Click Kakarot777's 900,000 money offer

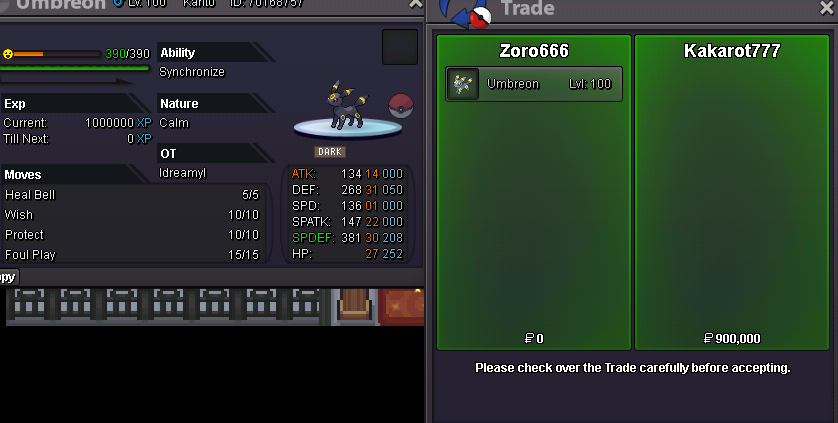pyautogui.click(x=733, y=338)
